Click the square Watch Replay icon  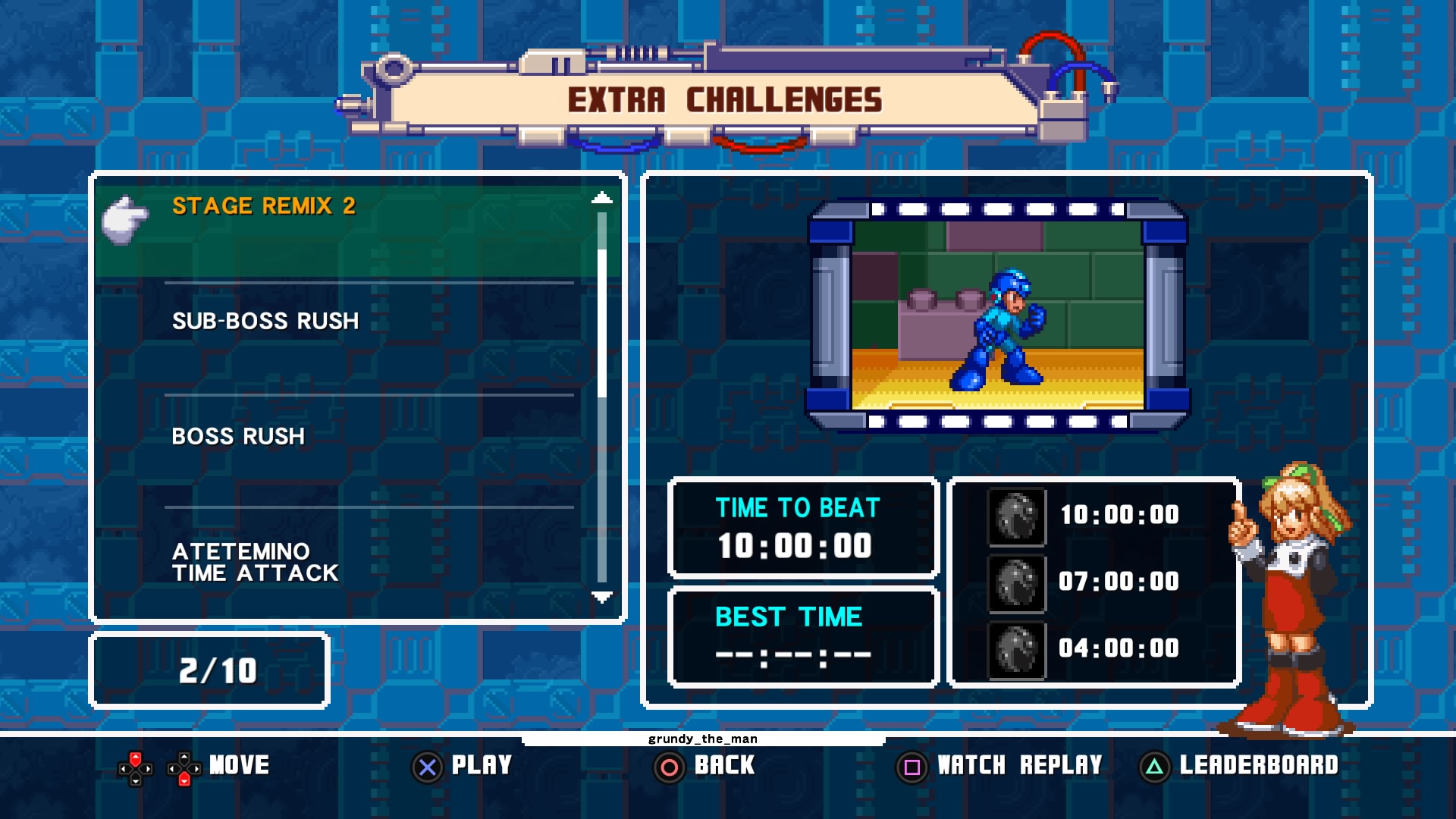(x=912, y=767)
